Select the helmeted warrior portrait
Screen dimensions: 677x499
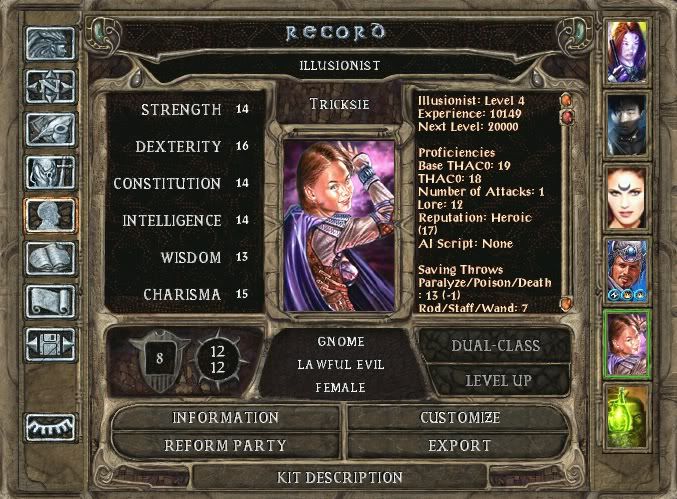coord(627,269)
